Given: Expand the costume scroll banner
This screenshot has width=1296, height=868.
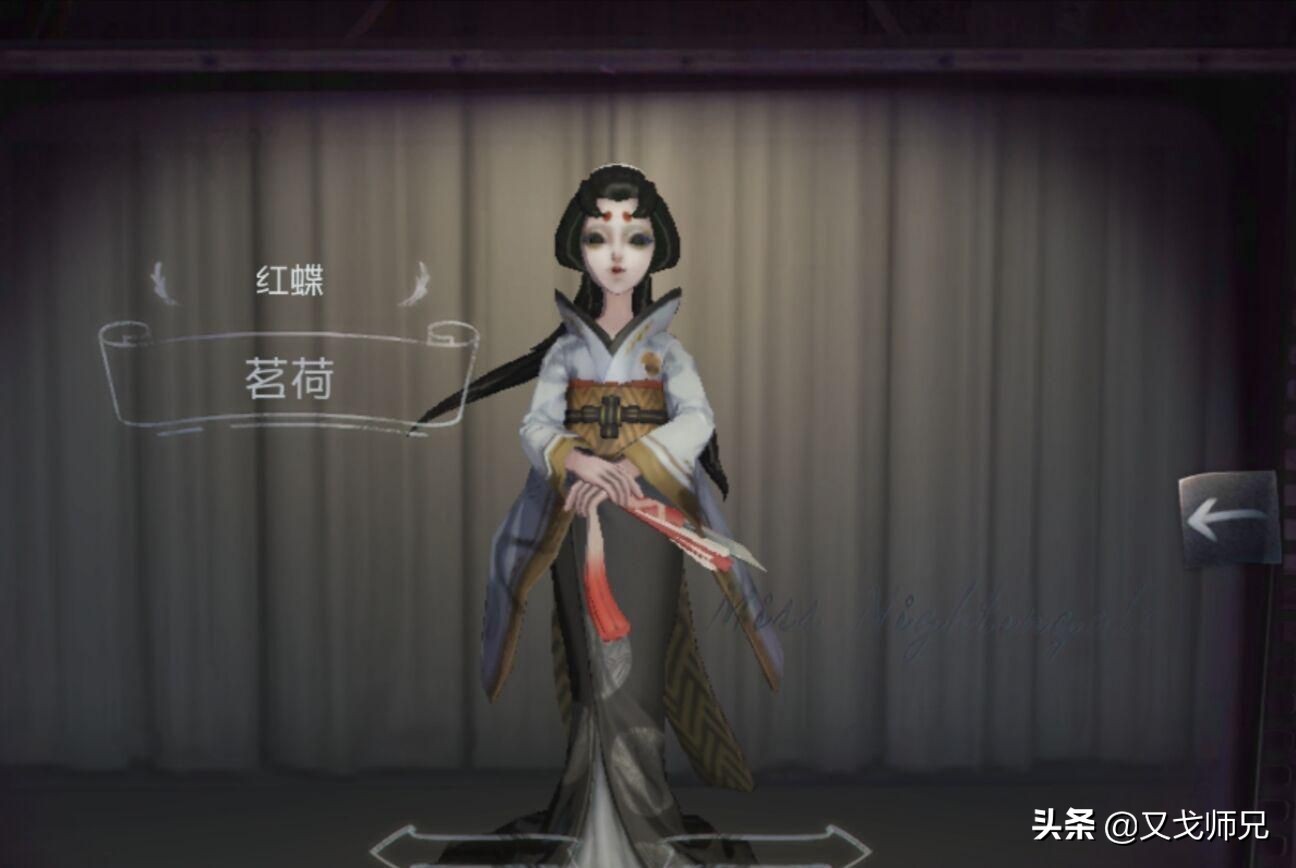Looking at the screenshot, I should 290,375.
